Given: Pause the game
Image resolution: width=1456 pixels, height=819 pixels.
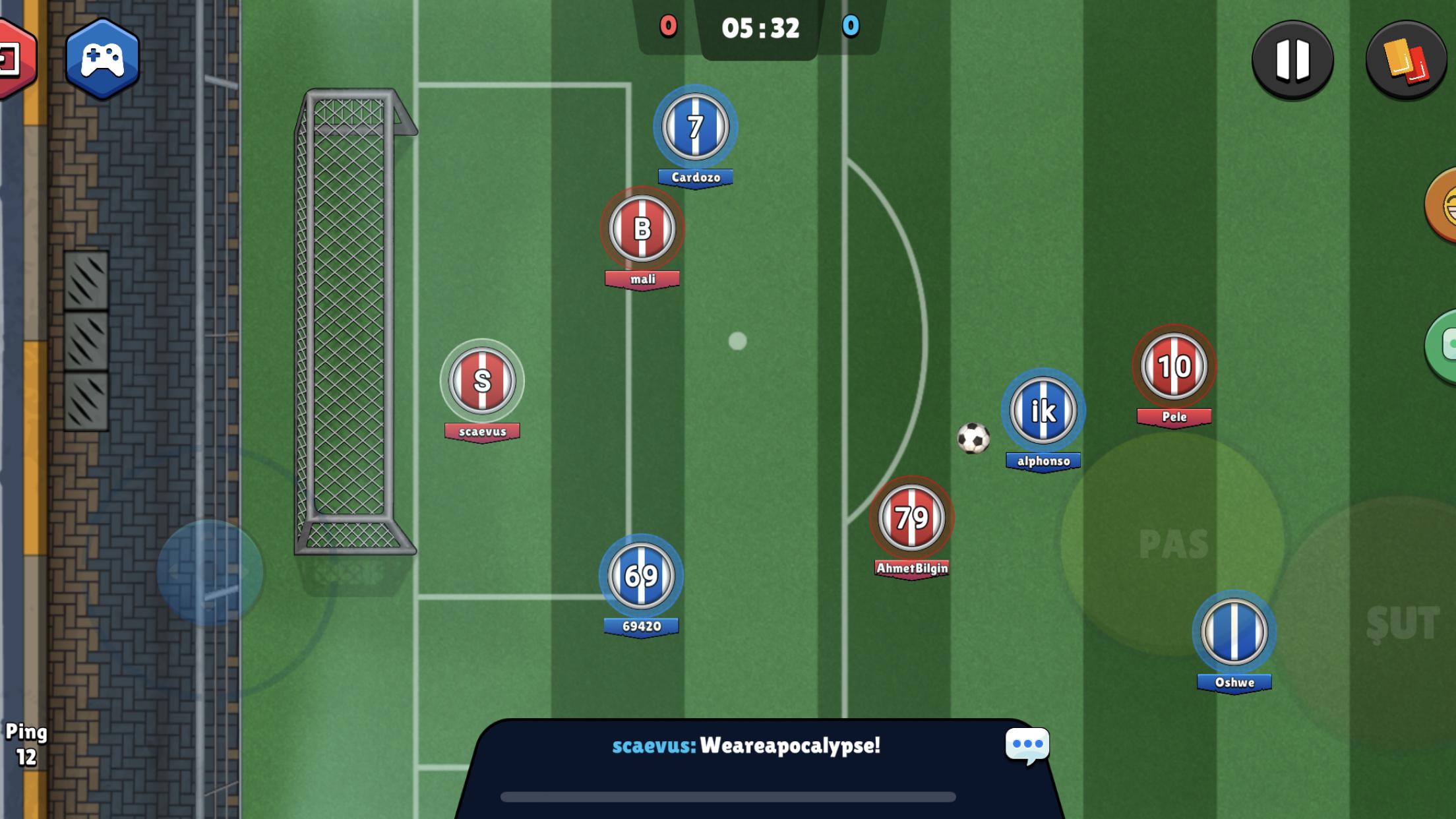Looking at the screenshot, I should 1292,58.
